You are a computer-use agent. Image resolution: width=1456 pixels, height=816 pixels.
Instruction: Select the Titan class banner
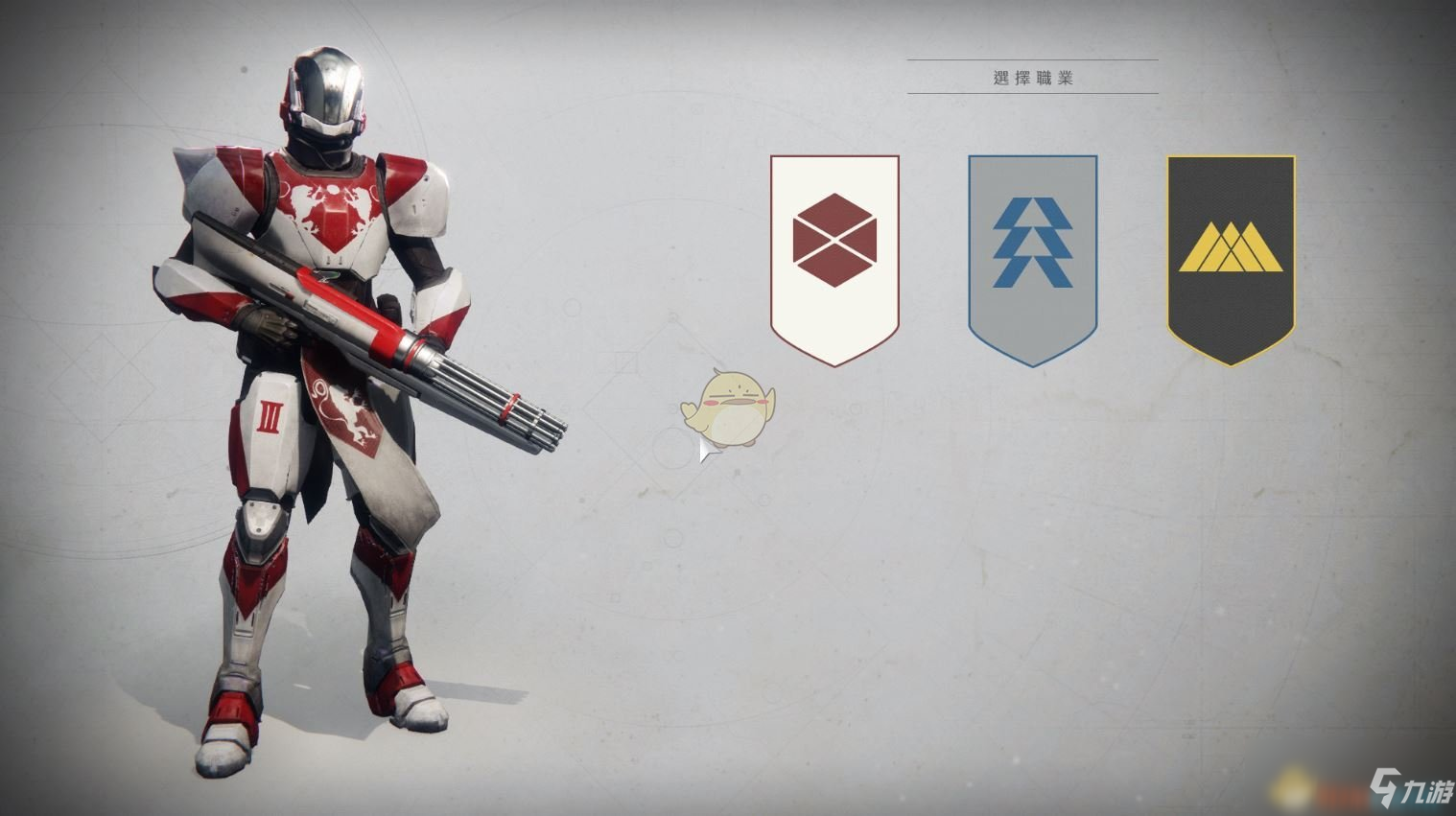tap(834, 257)
